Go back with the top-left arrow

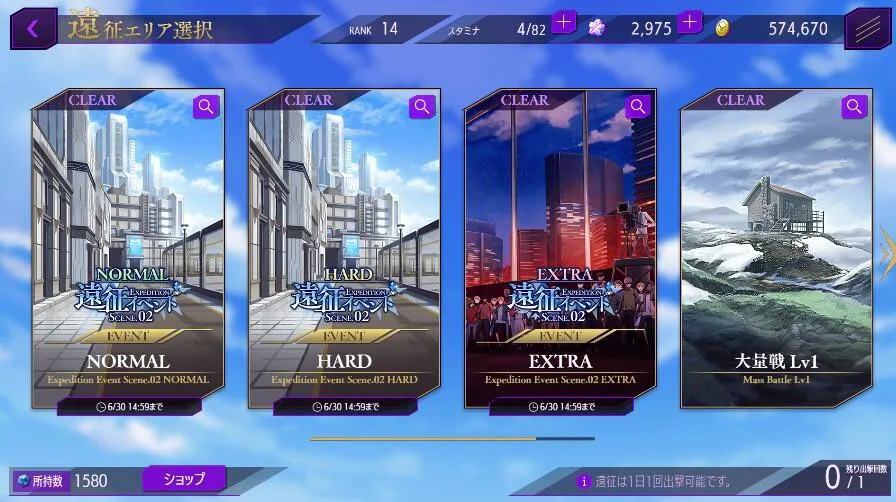click(x=33, y=28)
